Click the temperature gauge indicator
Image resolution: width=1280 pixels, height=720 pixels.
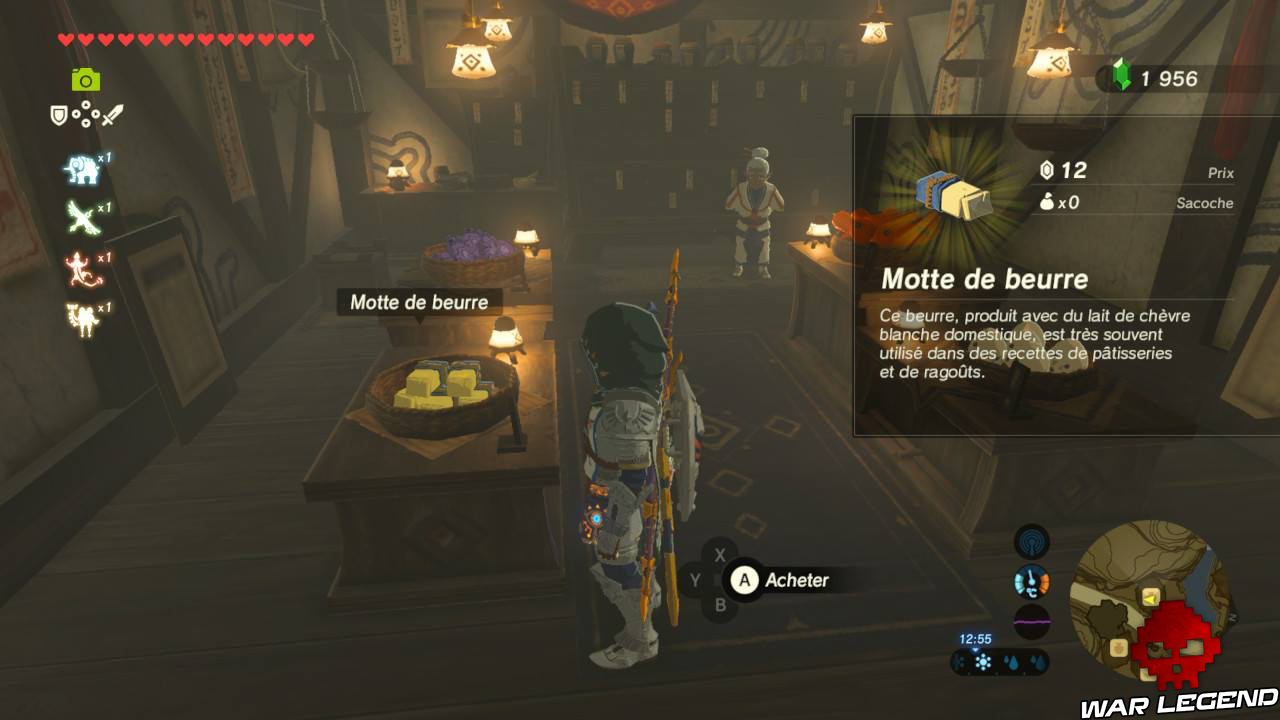point(1032,581)
